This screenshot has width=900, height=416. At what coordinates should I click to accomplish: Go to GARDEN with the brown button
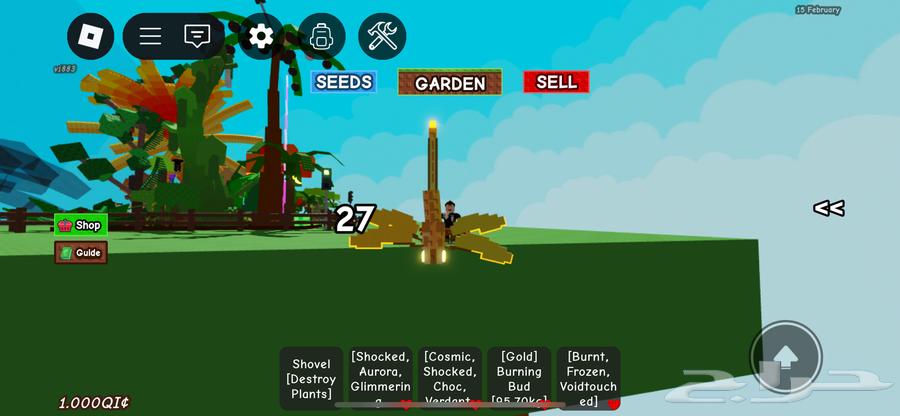[450, 83]
